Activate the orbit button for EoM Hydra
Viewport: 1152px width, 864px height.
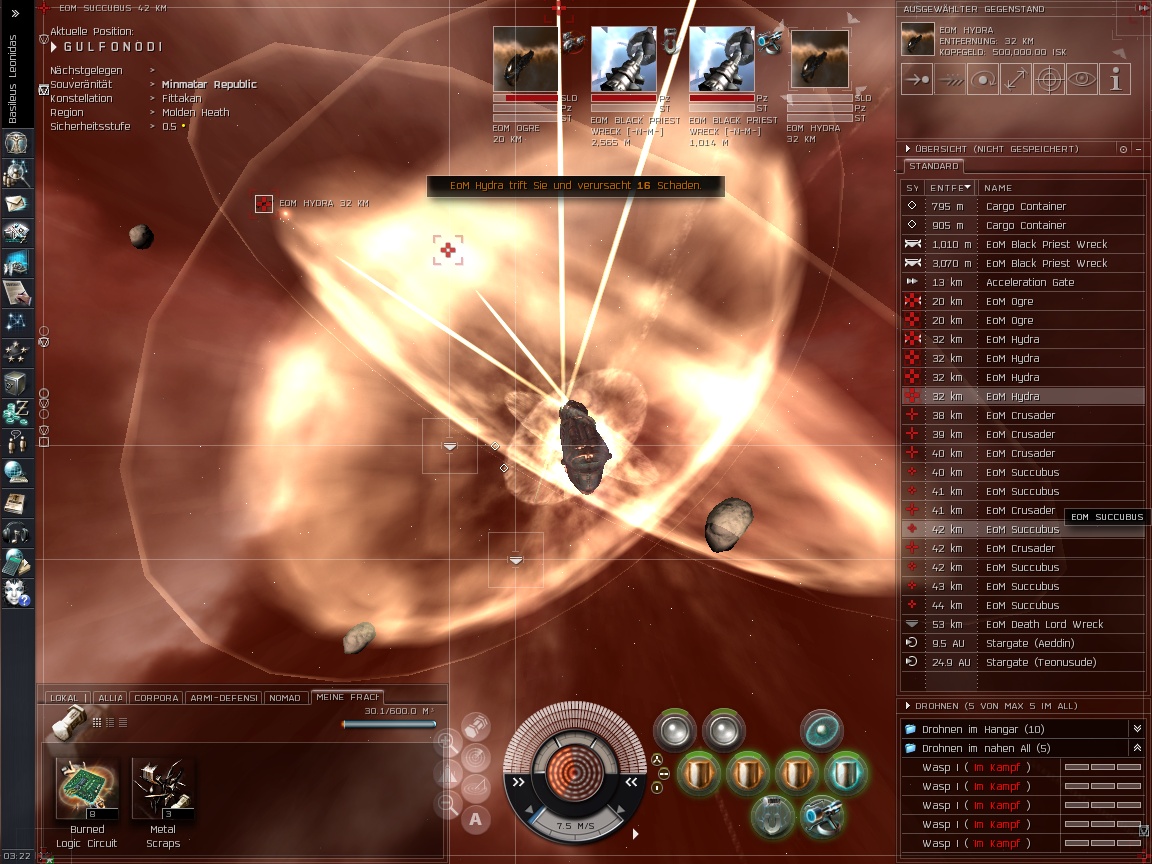[x=983, y=79]
